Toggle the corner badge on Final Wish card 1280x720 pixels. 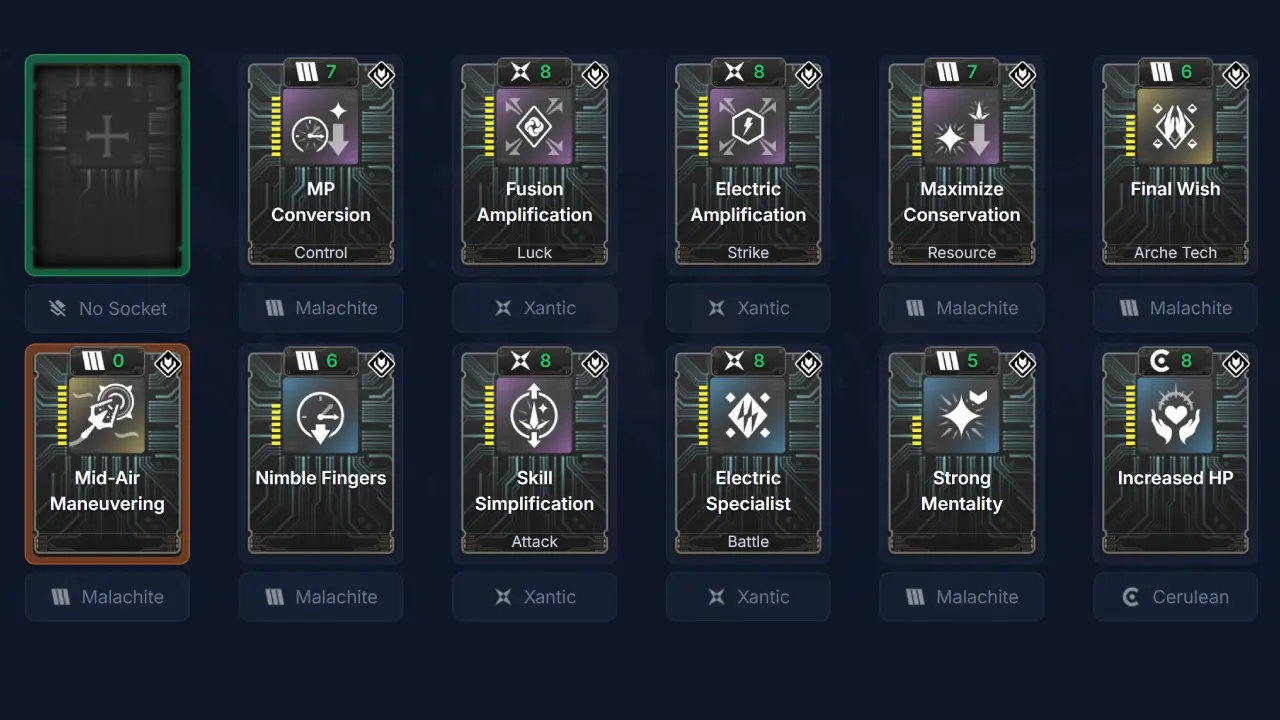click(1235, 75)
